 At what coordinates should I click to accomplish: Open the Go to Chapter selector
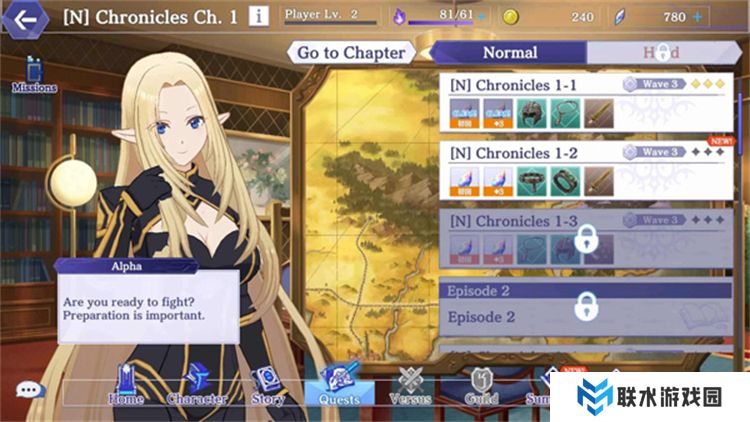click(351, 52)
